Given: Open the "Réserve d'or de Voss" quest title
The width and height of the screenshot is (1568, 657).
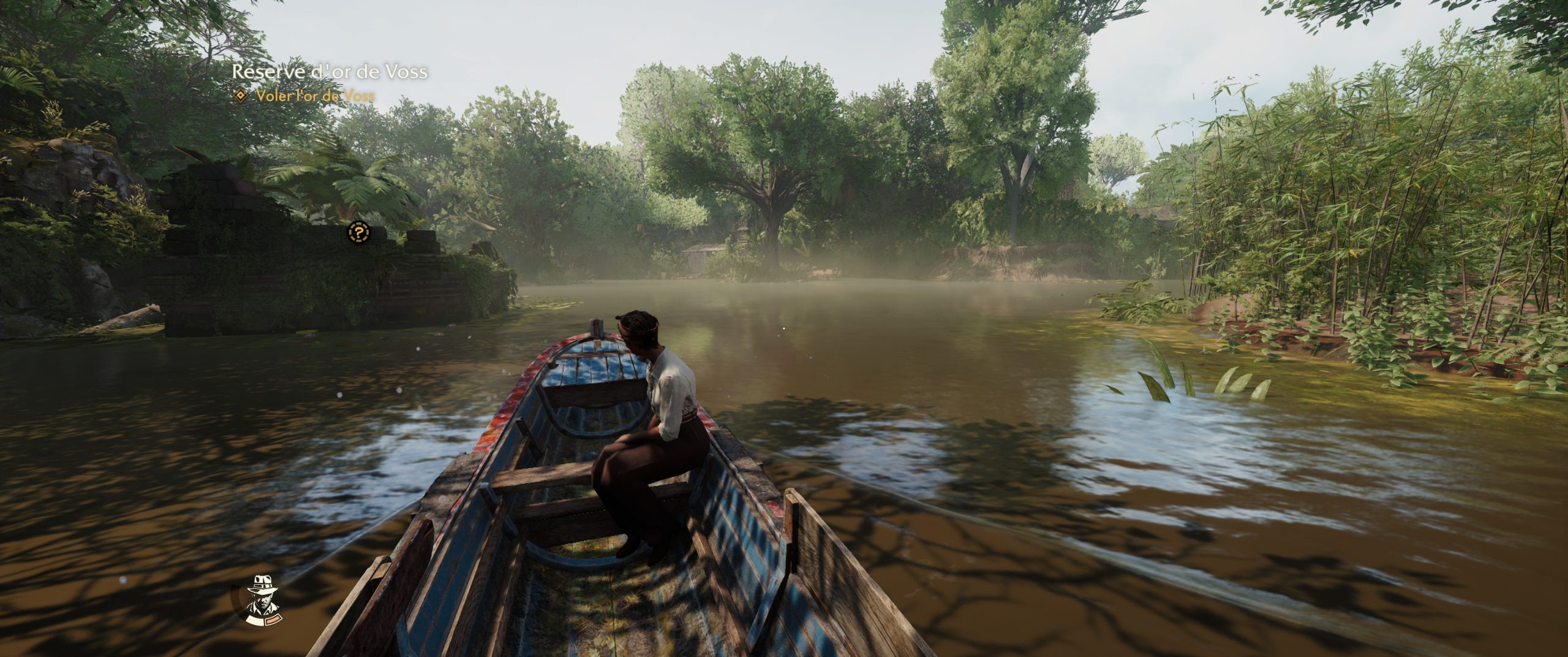Looking at the screenshot, I should pos(330,72).
